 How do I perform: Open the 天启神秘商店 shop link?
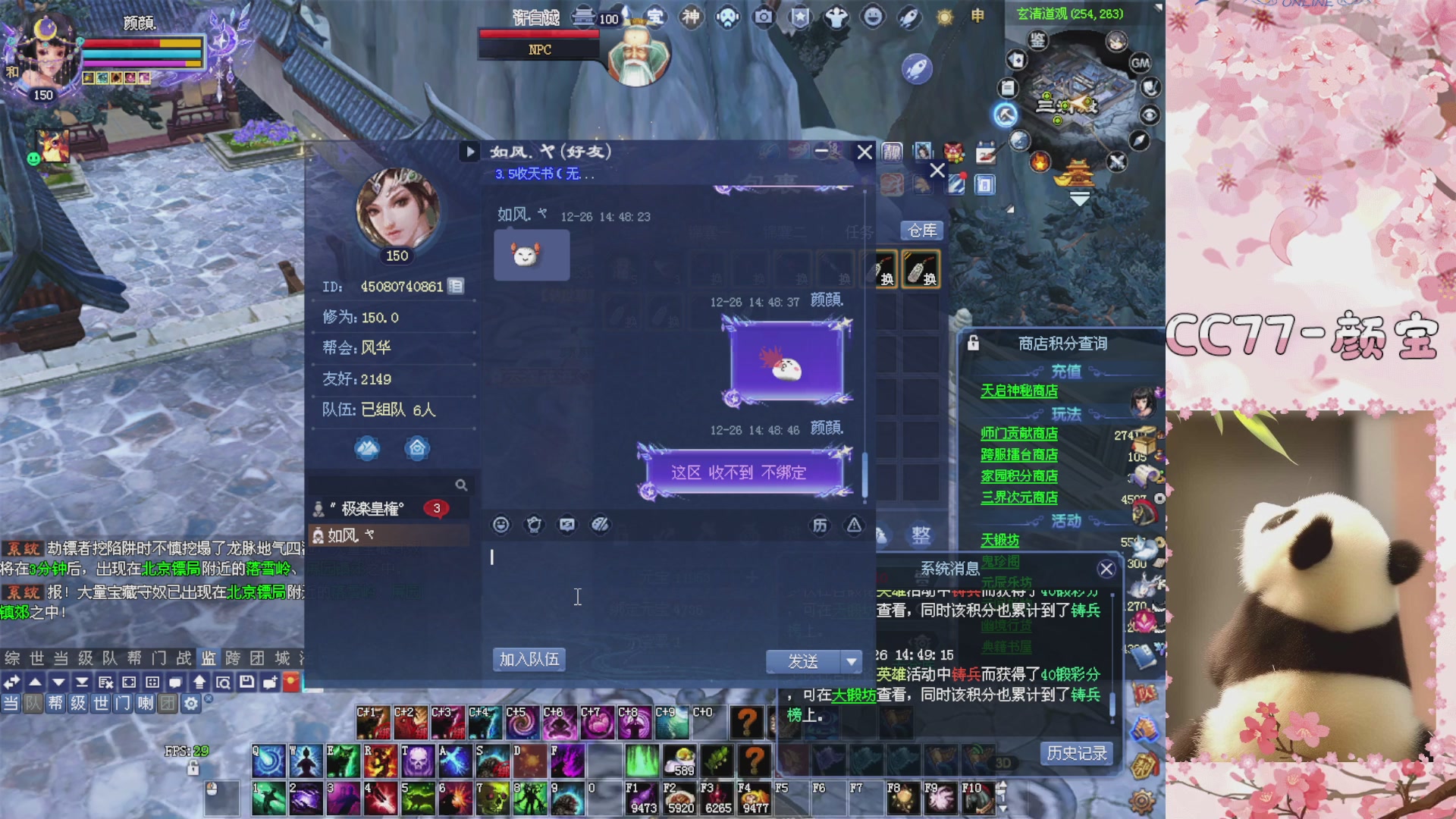point(1018,391)
